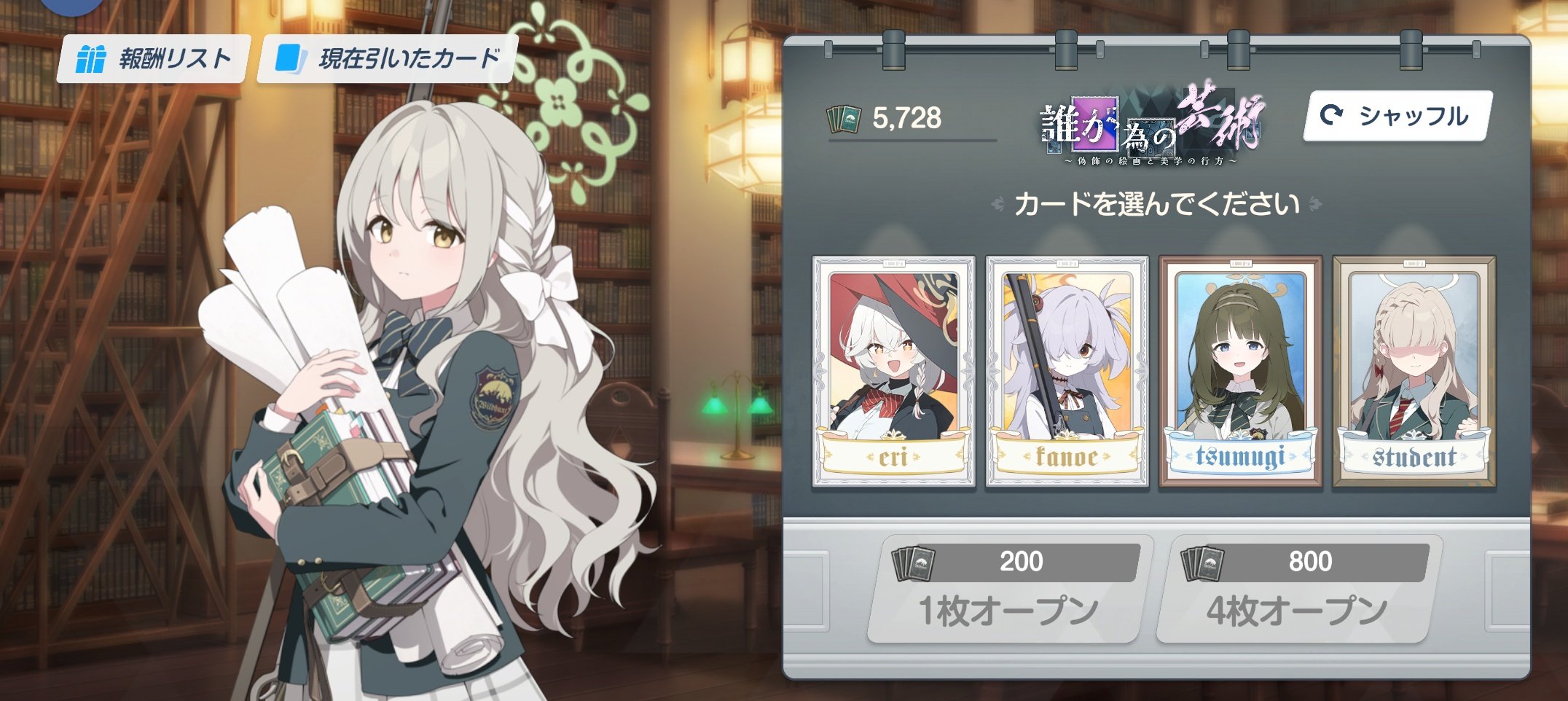Click the refresh arrow icon on the shuffle button
This screenshot has width=1568, height=701.
click(x=1333, y=114)
